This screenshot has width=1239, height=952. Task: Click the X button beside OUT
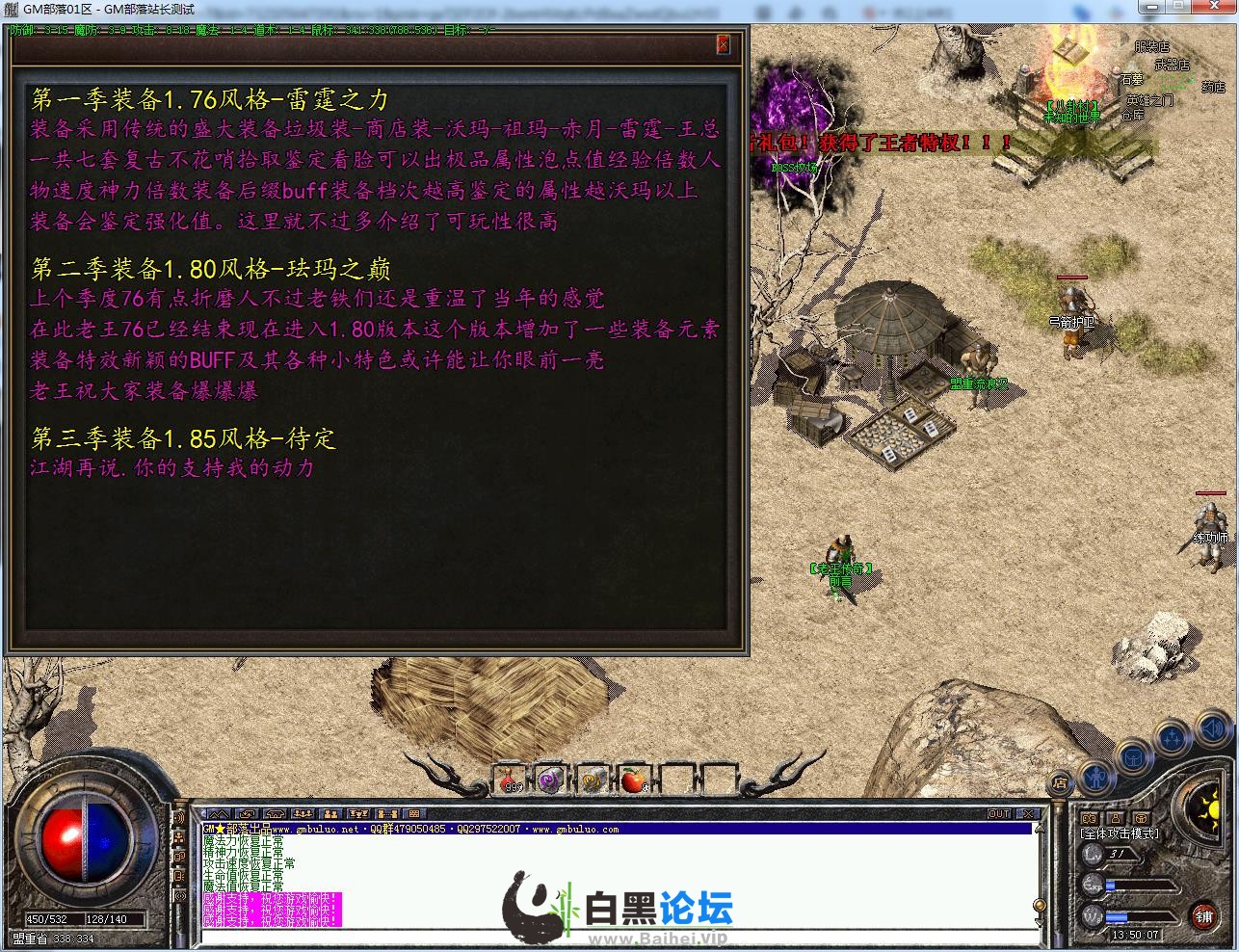tap(1028, 814)
